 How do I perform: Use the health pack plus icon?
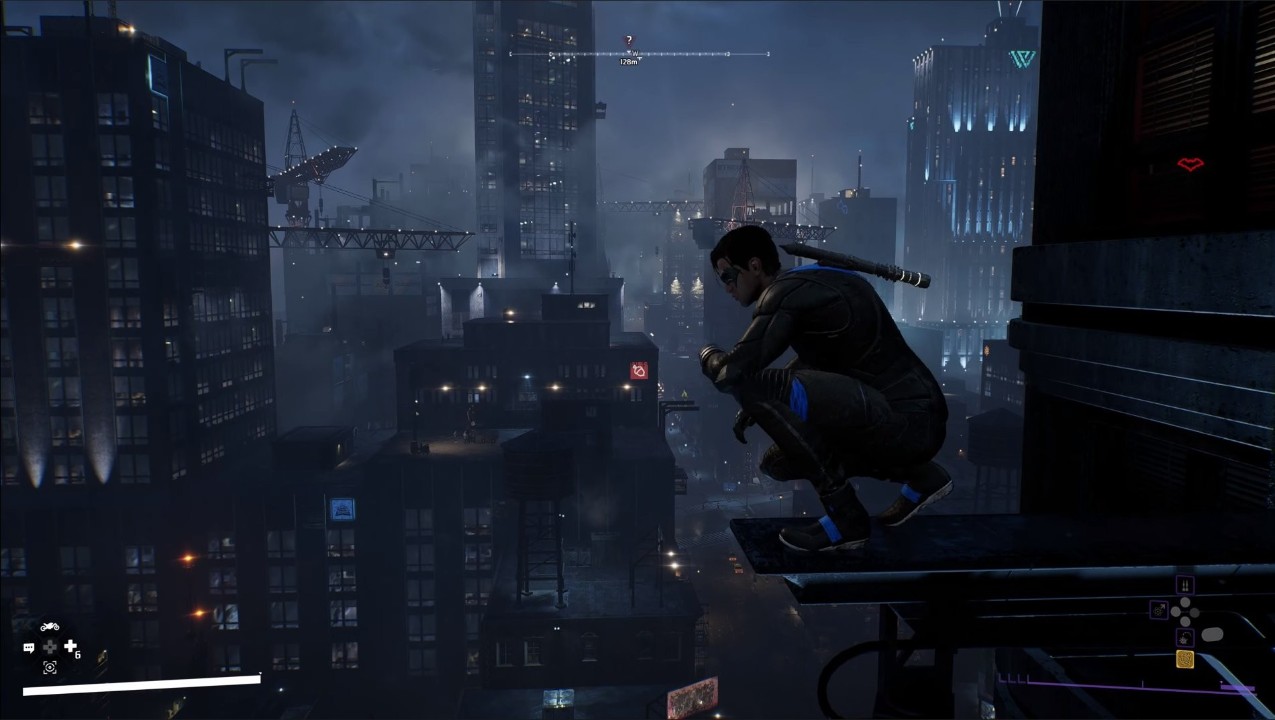pyautogui.click(x=70, y=647)
